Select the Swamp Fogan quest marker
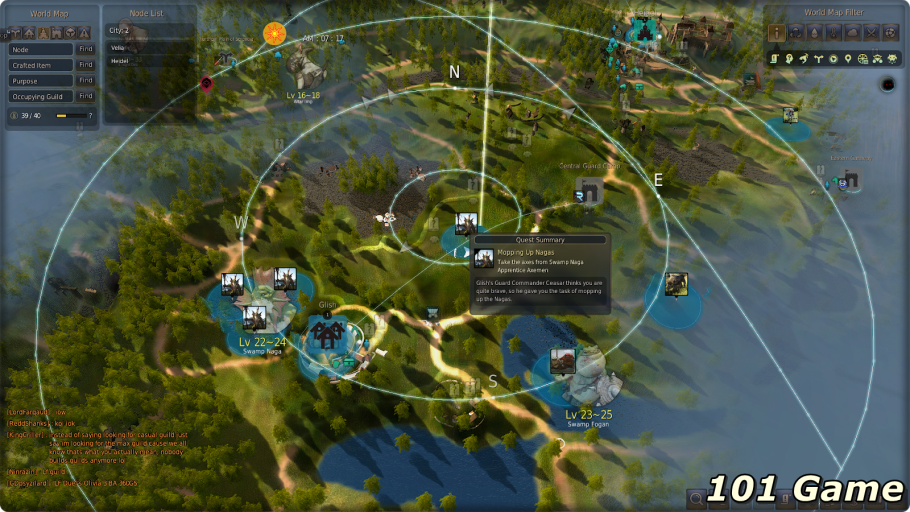 tap(562, 361)
